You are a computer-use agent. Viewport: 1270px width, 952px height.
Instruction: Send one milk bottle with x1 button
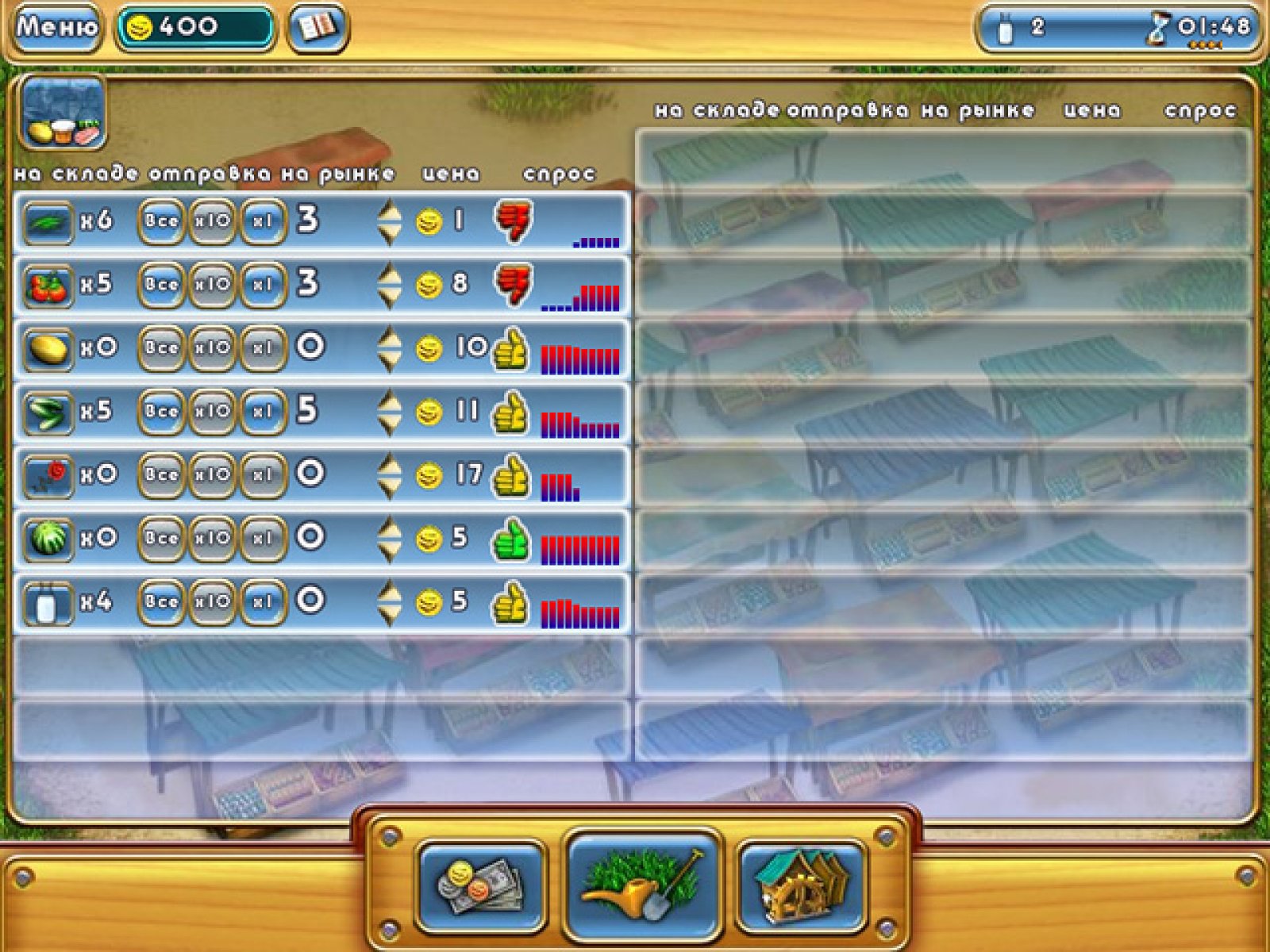(x=263, y=602)
